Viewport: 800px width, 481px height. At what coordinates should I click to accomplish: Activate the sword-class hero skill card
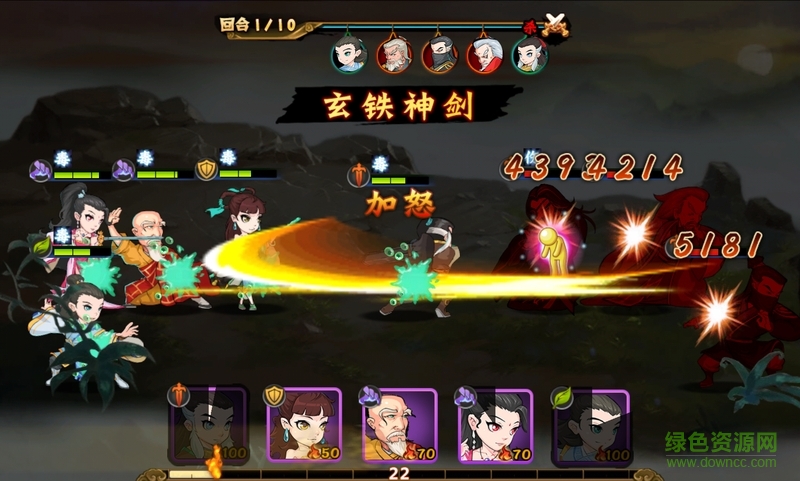click(209, 425)
